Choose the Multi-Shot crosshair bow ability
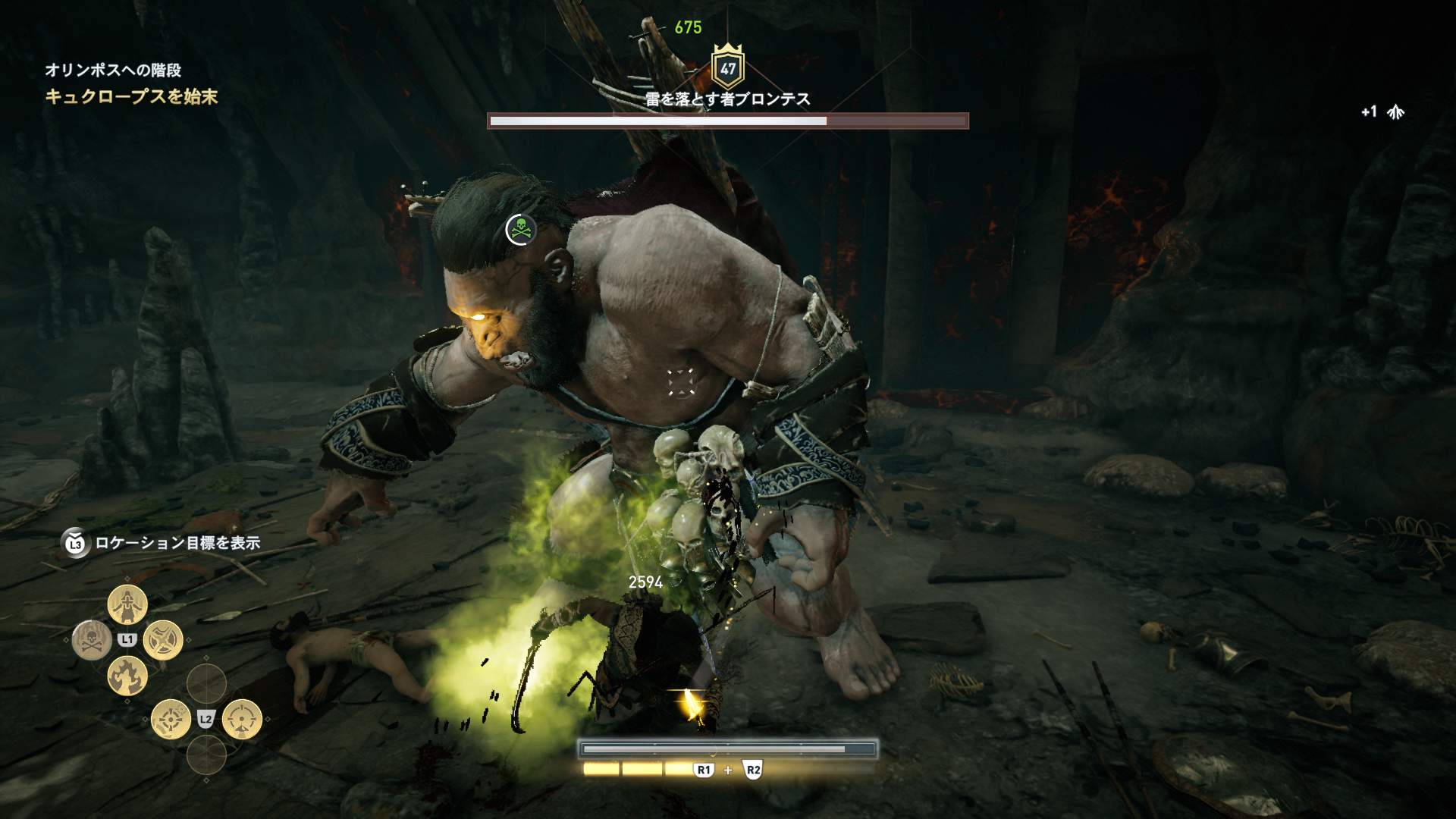This screenshot has width=1456, height=819. pyautogui.click(x=171, y=719)
